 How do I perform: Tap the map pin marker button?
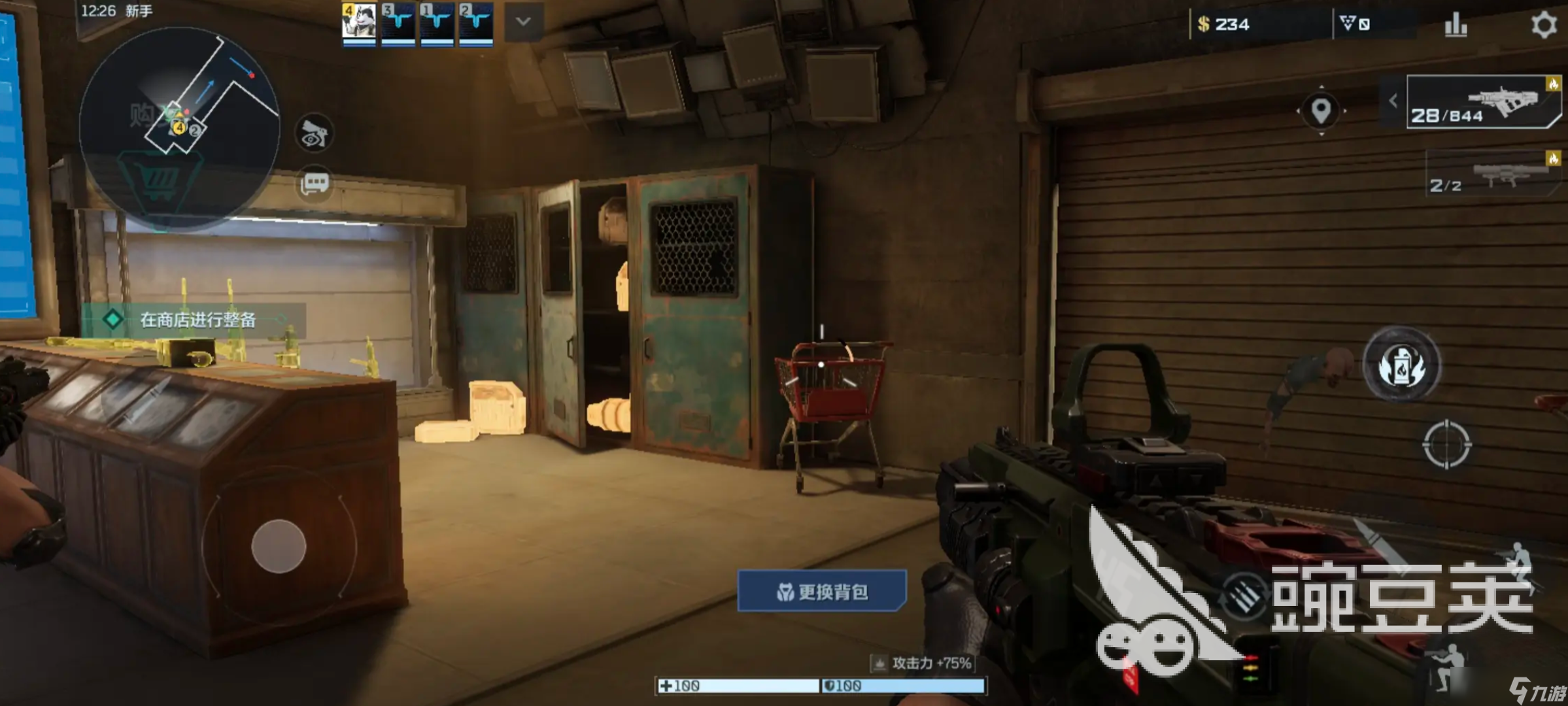1321,110
